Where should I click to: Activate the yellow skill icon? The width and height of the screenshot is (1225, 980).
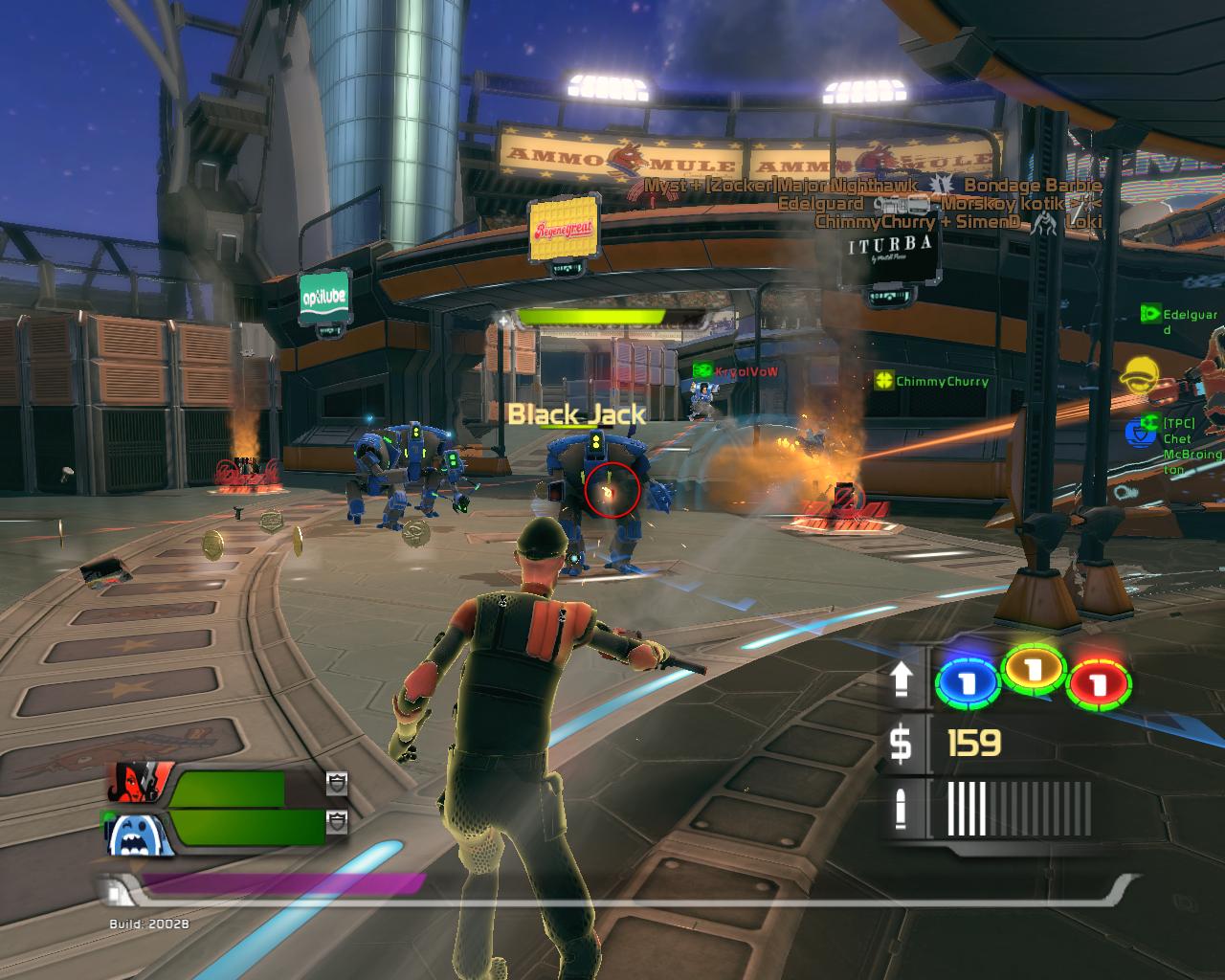1034,671
